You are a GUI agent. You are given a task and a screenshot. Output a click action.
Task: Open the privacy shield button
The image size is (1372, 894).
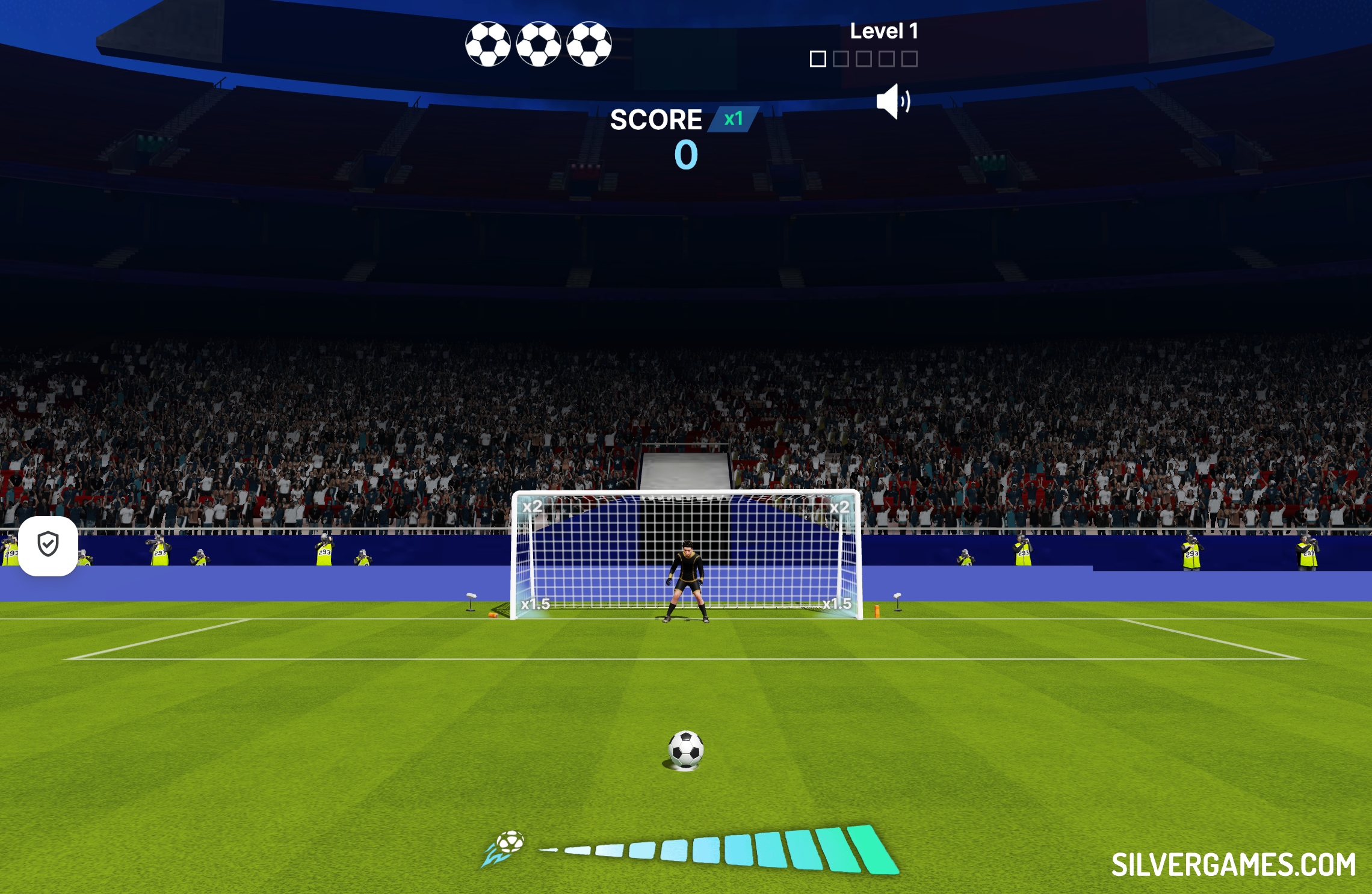coord(48,545)
